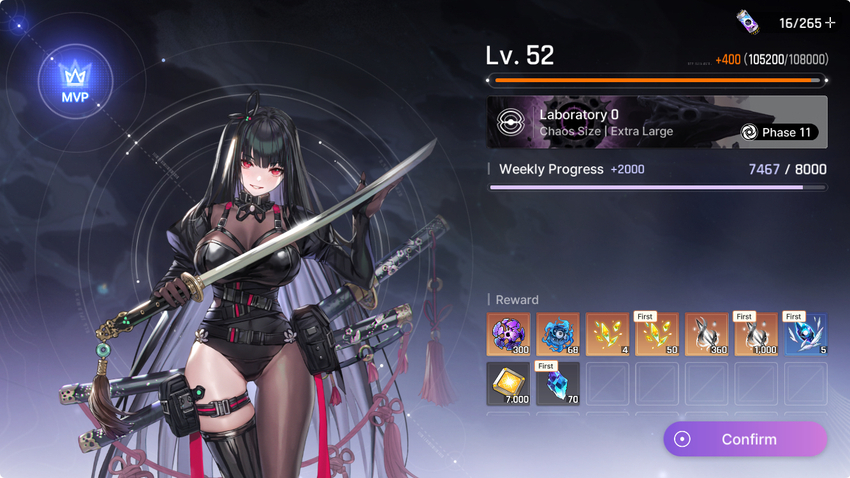Confirm the battle results
Image resolution: width=850 pixels, height=478 pixels.
[x=745, y=439]
